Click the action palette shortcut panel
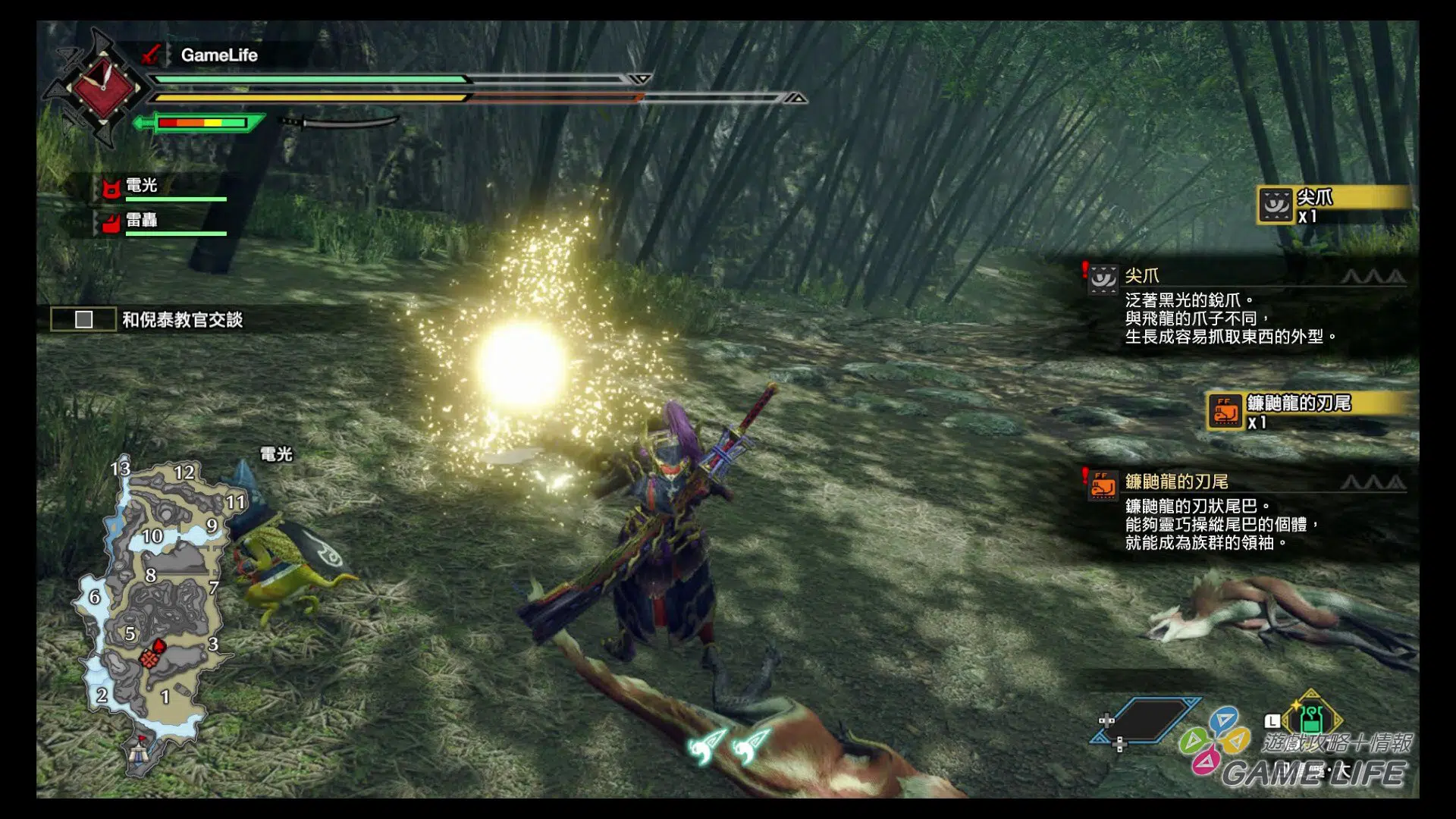This screenshot has width=1456, height=819. coord(1215,739)
